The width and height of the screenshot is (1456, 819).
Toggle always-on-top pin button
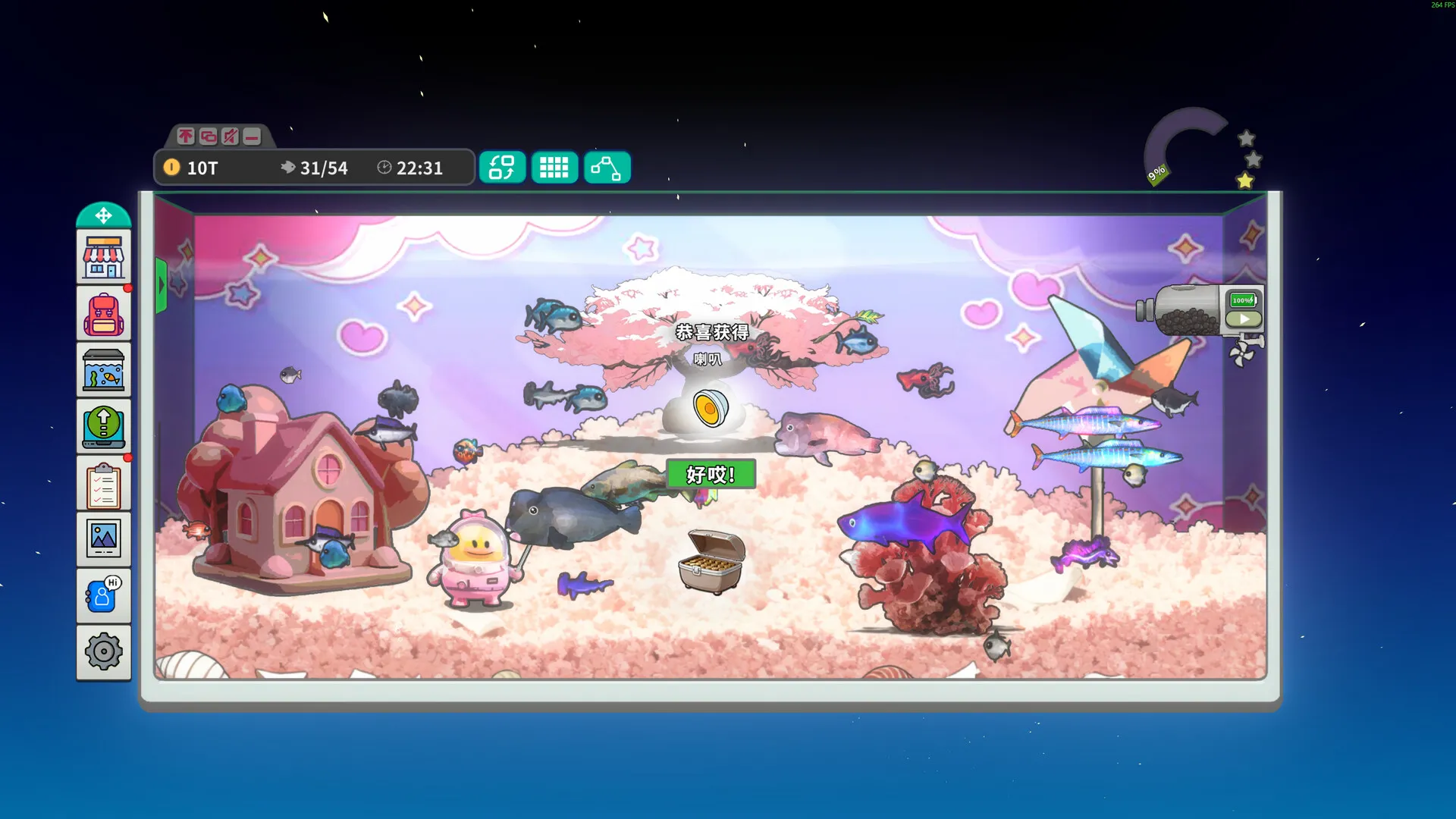pos(184,136)
